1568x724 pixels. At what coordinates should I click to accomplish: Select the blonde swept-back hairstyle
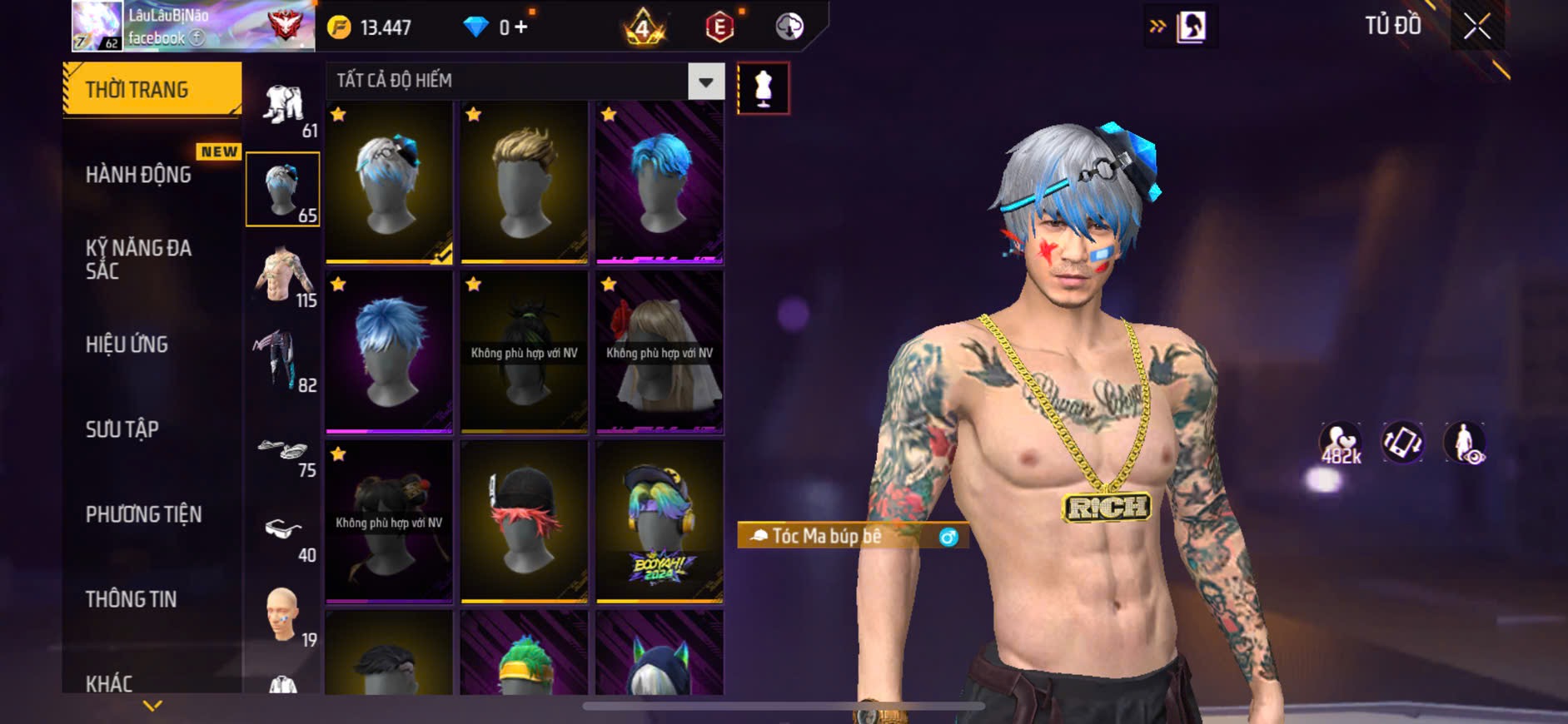524,182
